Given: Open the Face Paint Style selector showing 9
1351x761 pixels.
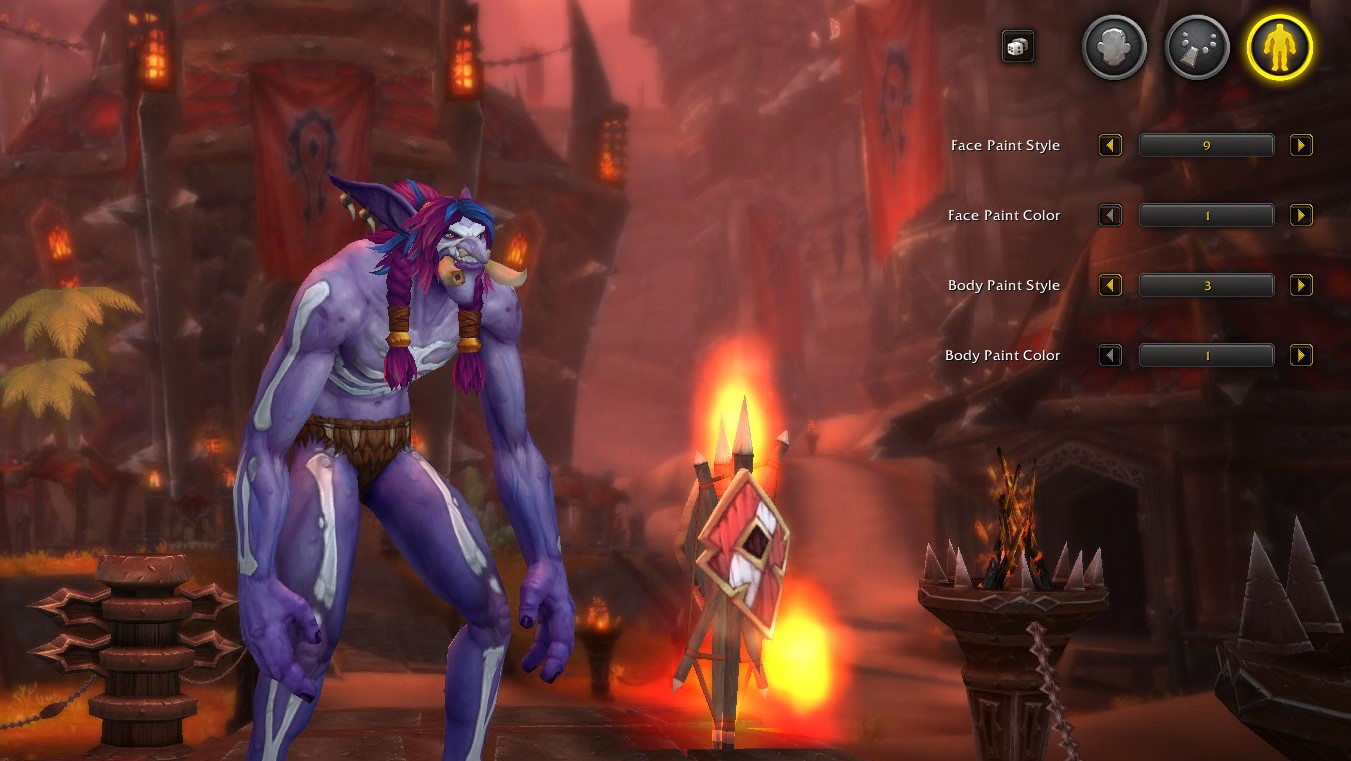Looking at the screenshot, I should point(1206,145).
